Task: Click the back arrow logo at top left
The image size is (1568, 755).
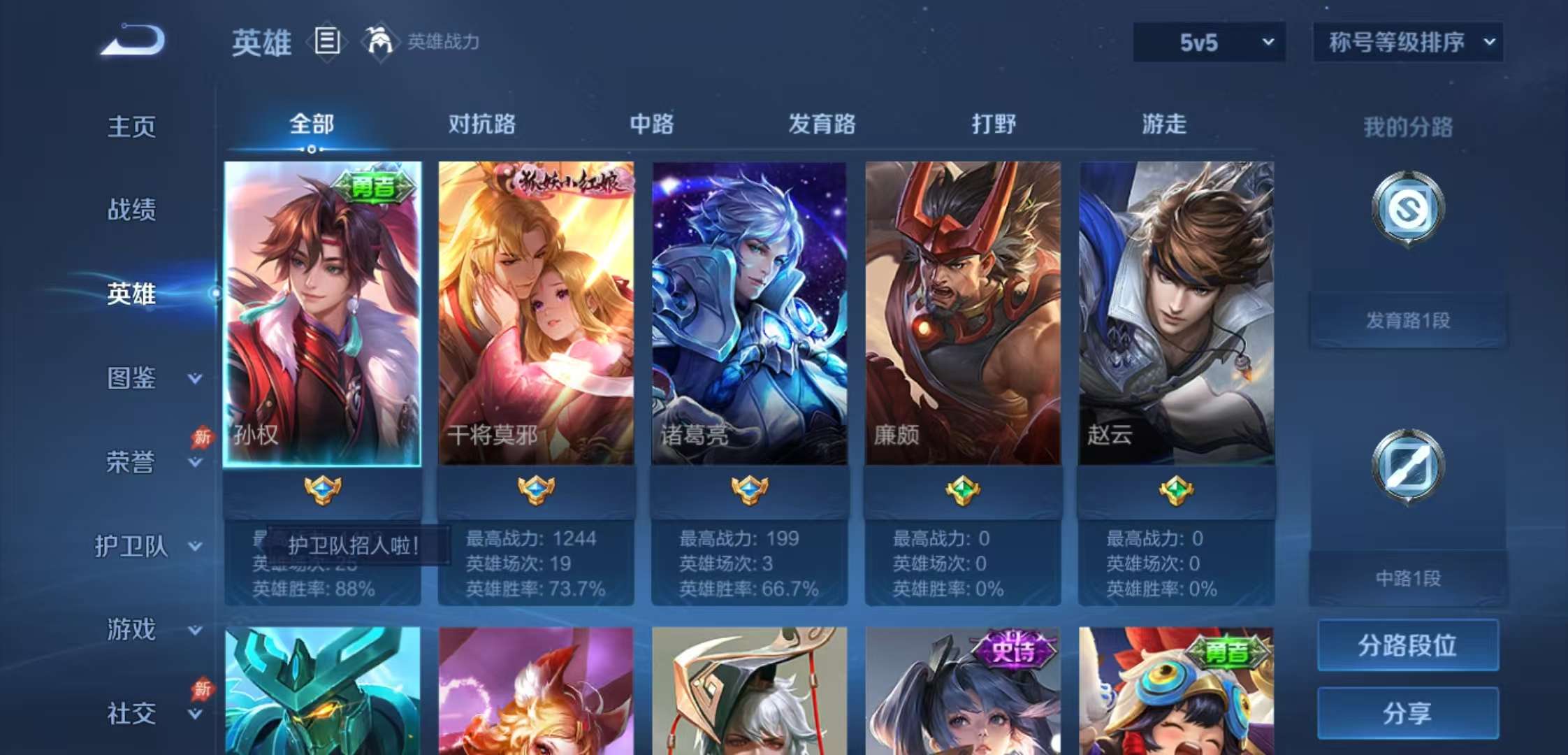Action: tap(133, 42)
